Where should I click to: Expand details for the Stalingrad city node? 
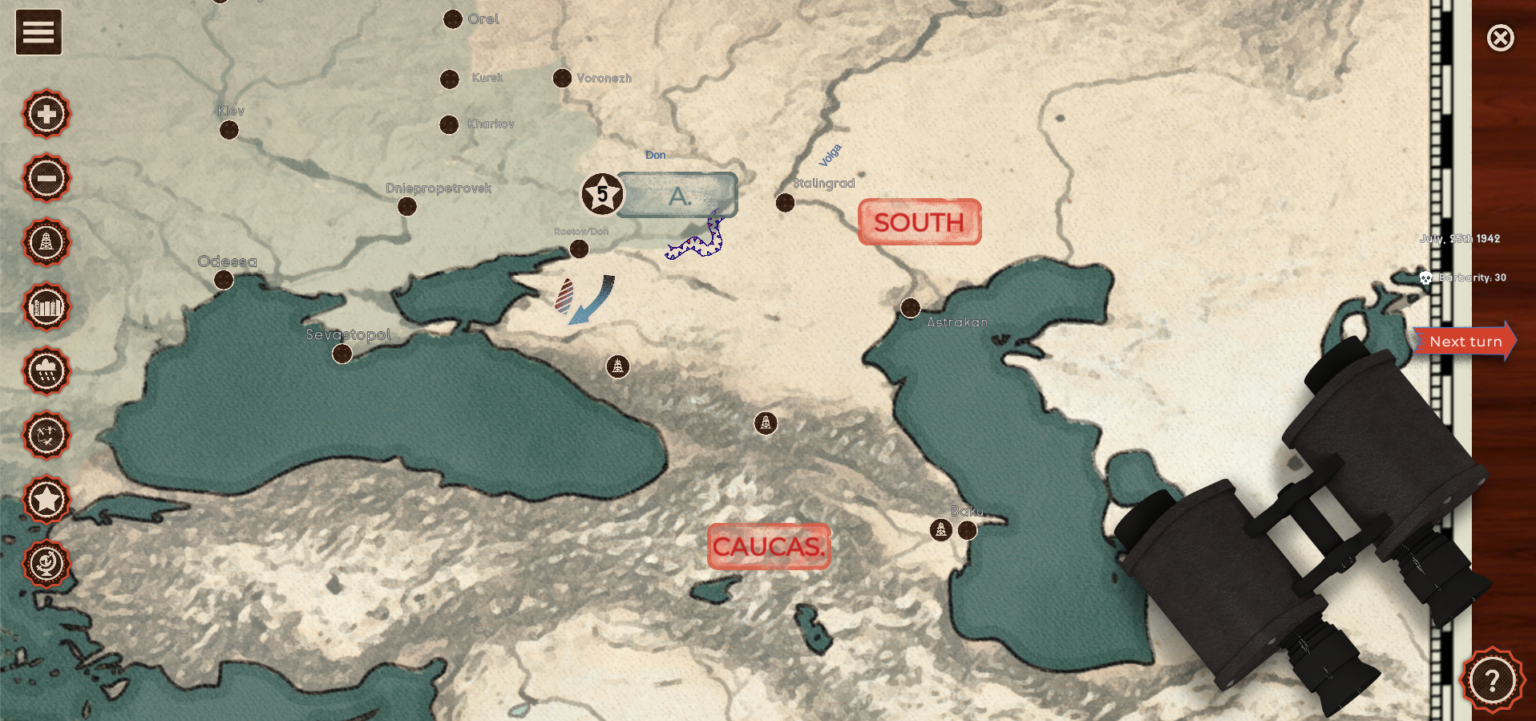(x=785, y=201)
